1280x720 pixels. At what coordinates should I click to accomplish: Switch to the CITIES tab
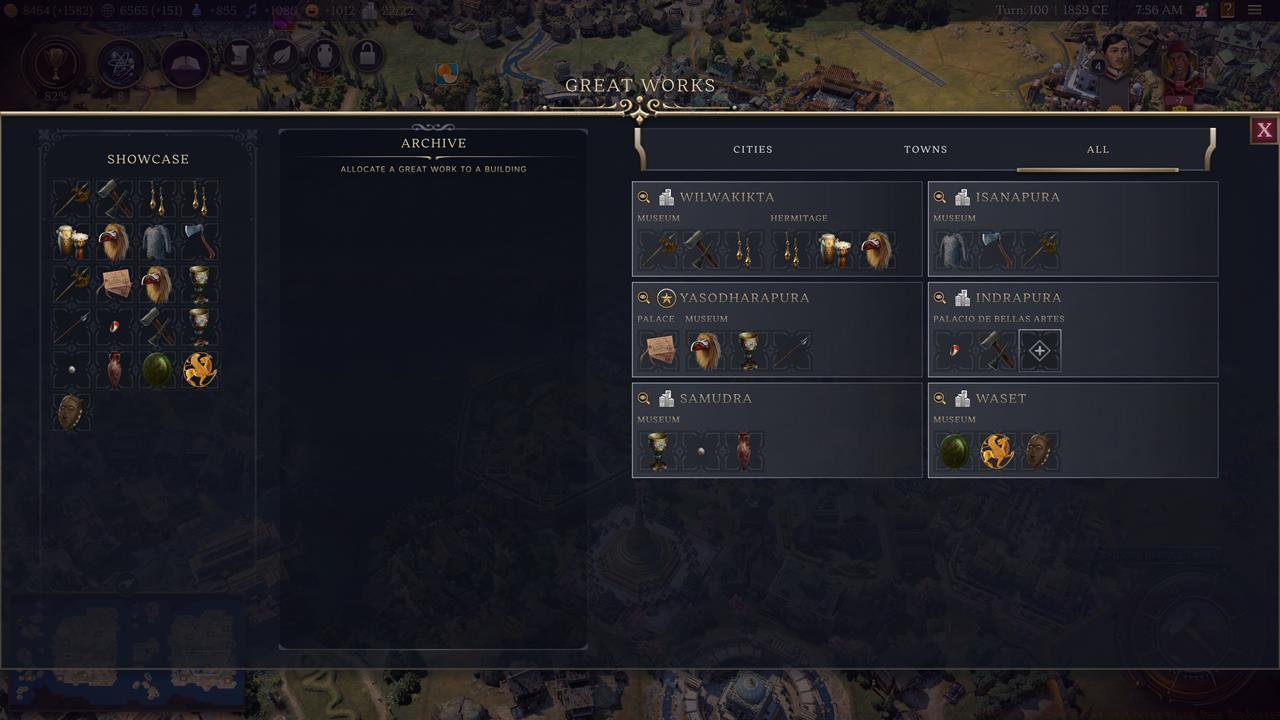752,149
